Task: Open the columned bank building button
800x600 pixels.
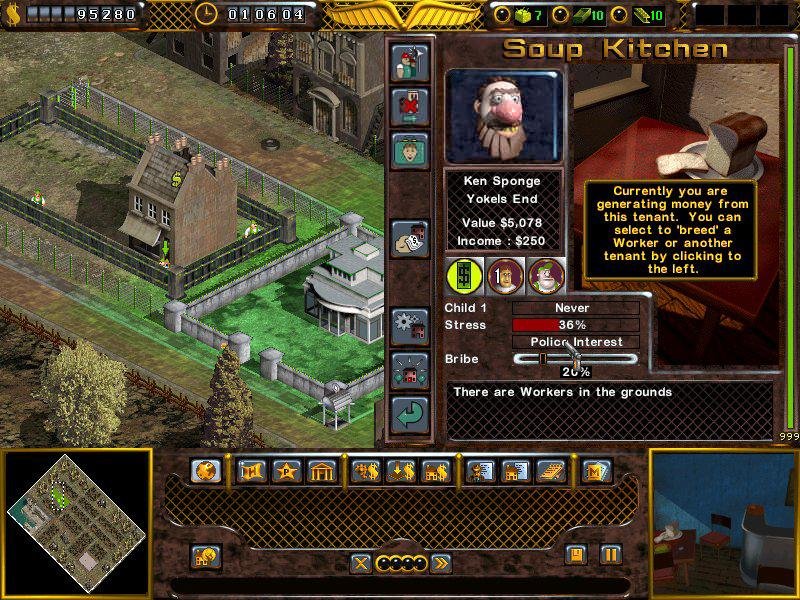Action: coord(321,471)
